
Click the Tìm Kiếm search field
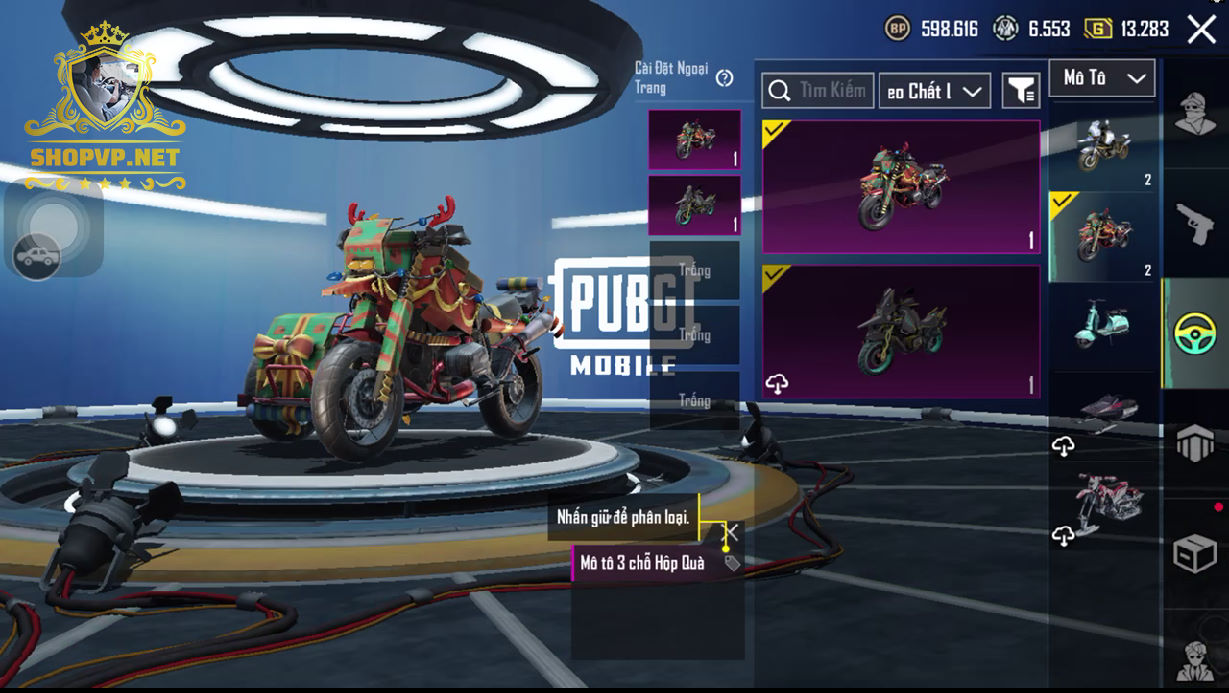[818, 91]
